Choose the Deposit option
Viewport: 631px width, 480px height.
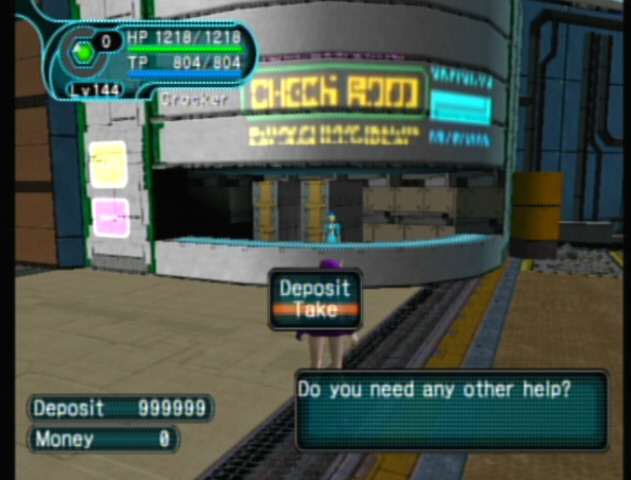tap(315, 289)
